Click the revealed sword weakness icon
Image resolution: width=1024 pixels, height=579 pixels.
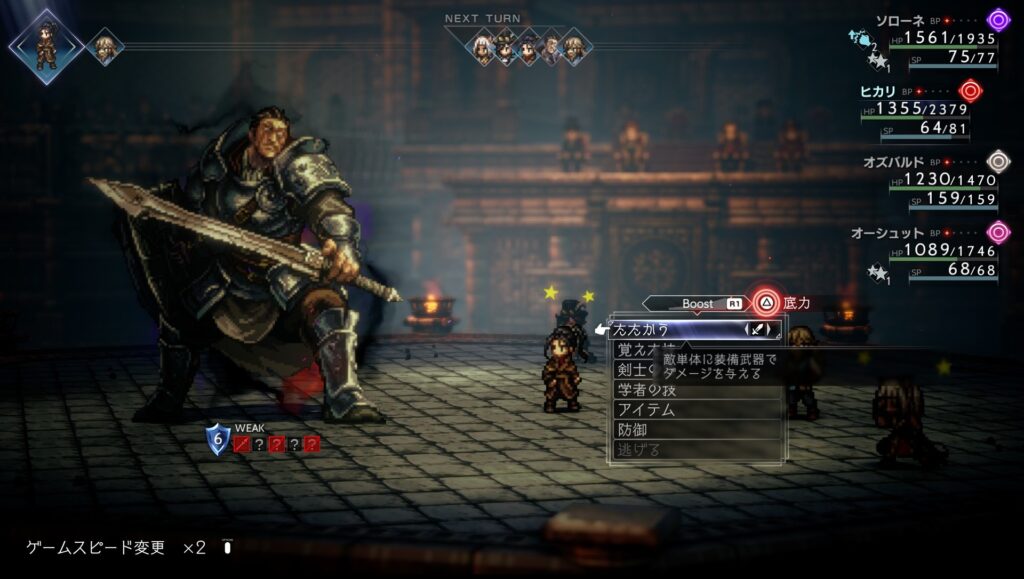pyautogui.click(x=241, y=444)
